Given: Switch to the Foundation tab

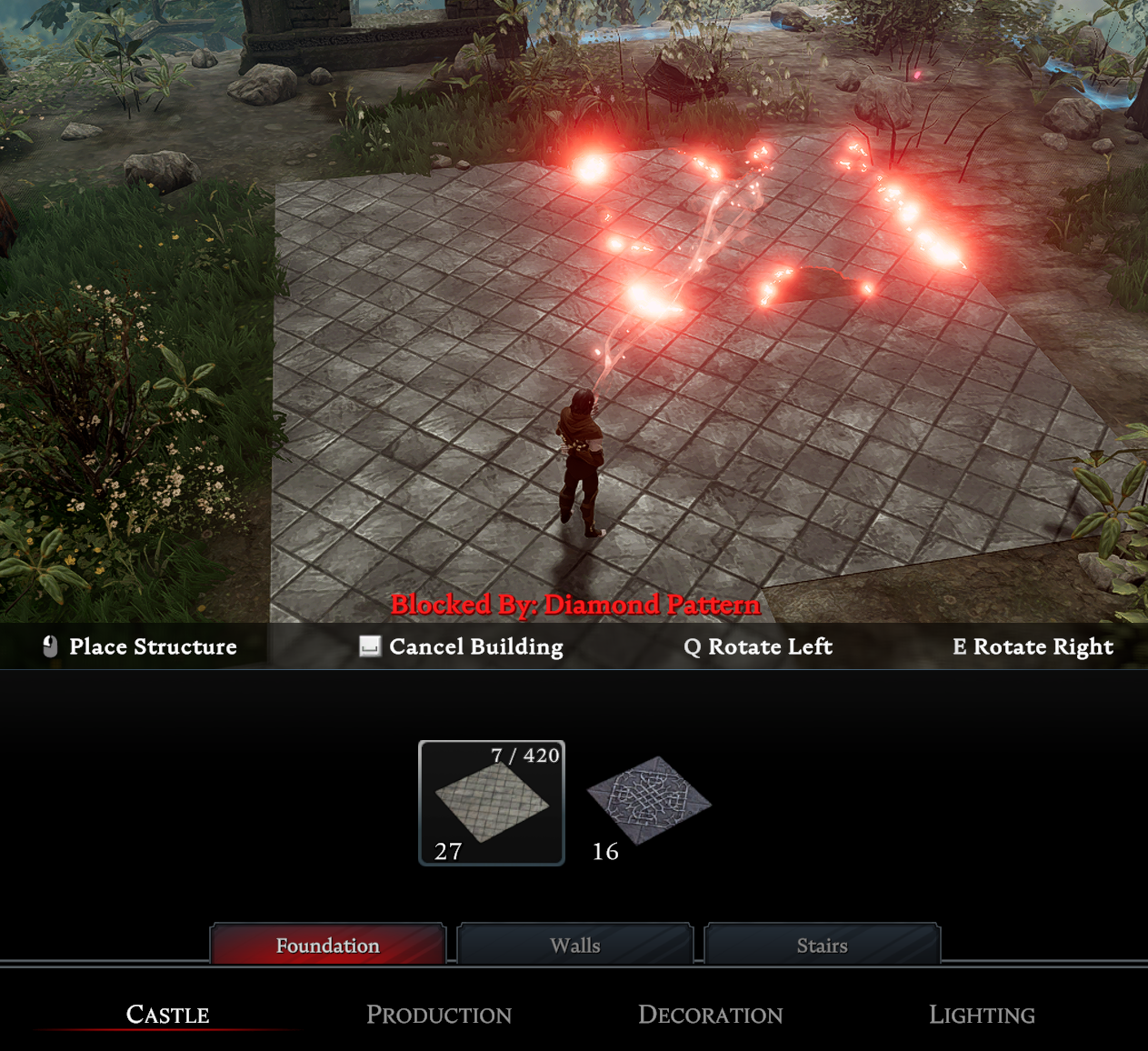Looking at the screenshot, I should pos(328,946).
